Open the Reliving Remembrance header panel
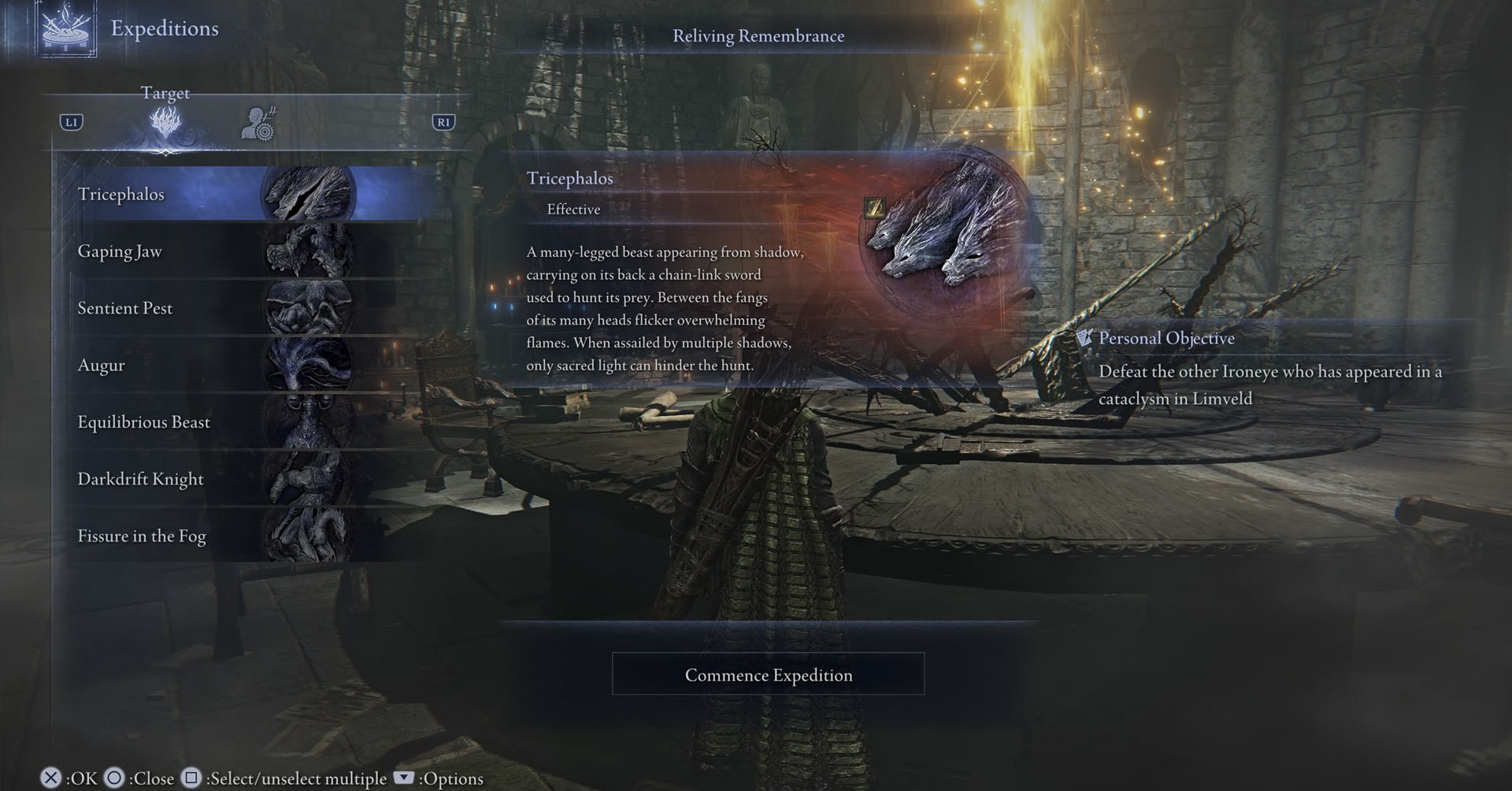 pos(758,35)
